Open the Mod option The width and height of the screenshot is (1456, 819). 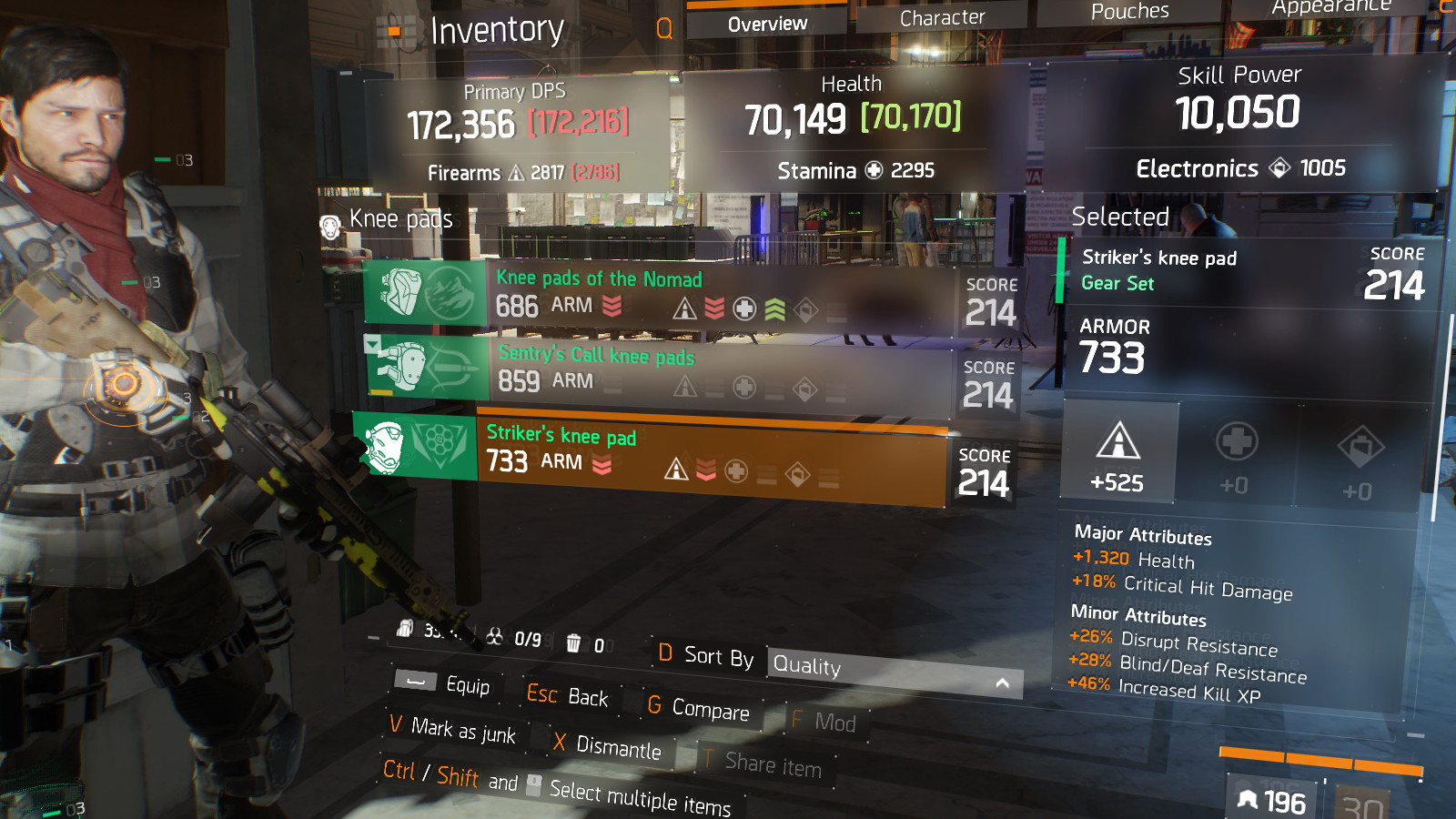click(824, 723)
